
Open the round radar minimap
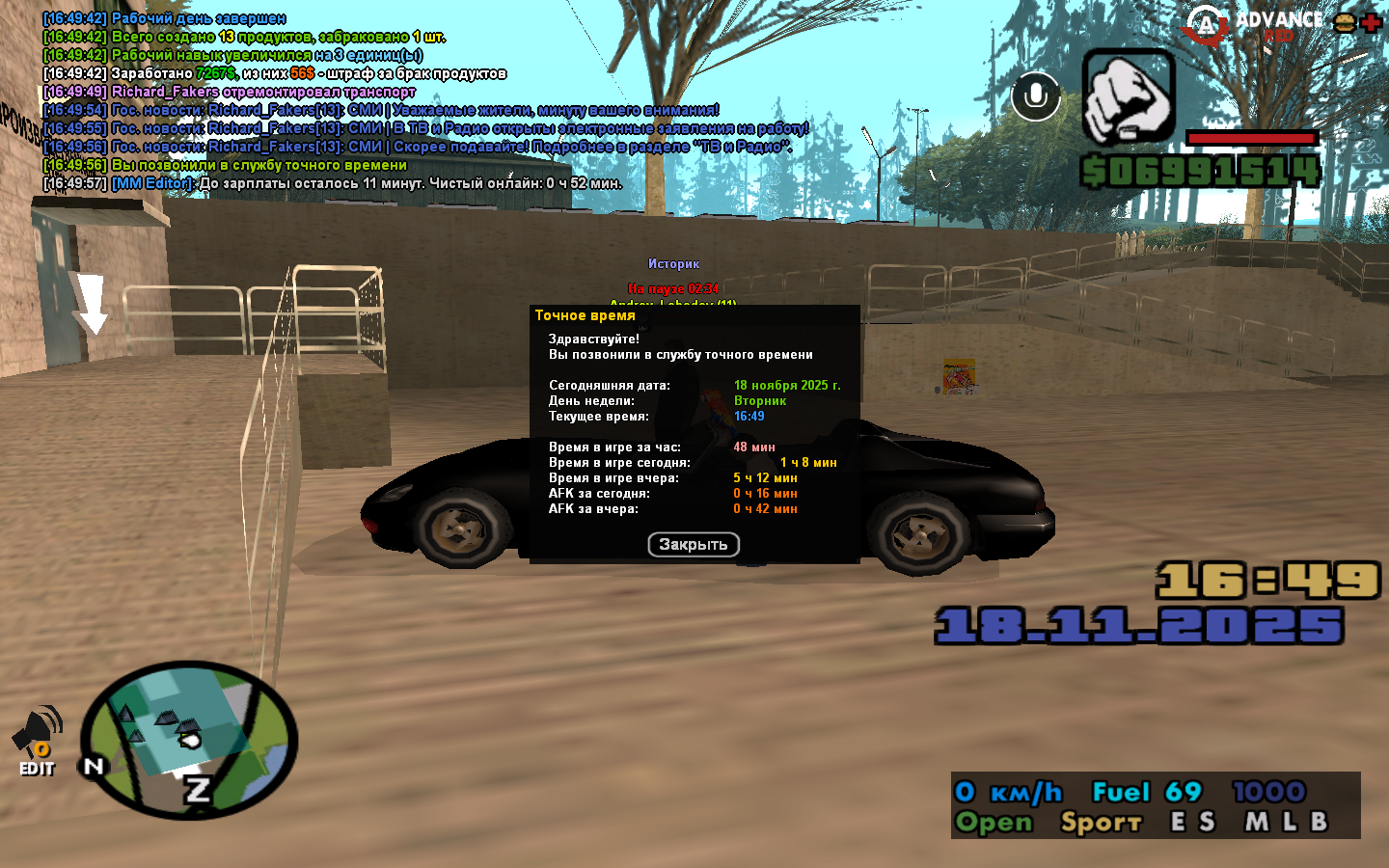[188, 741]
